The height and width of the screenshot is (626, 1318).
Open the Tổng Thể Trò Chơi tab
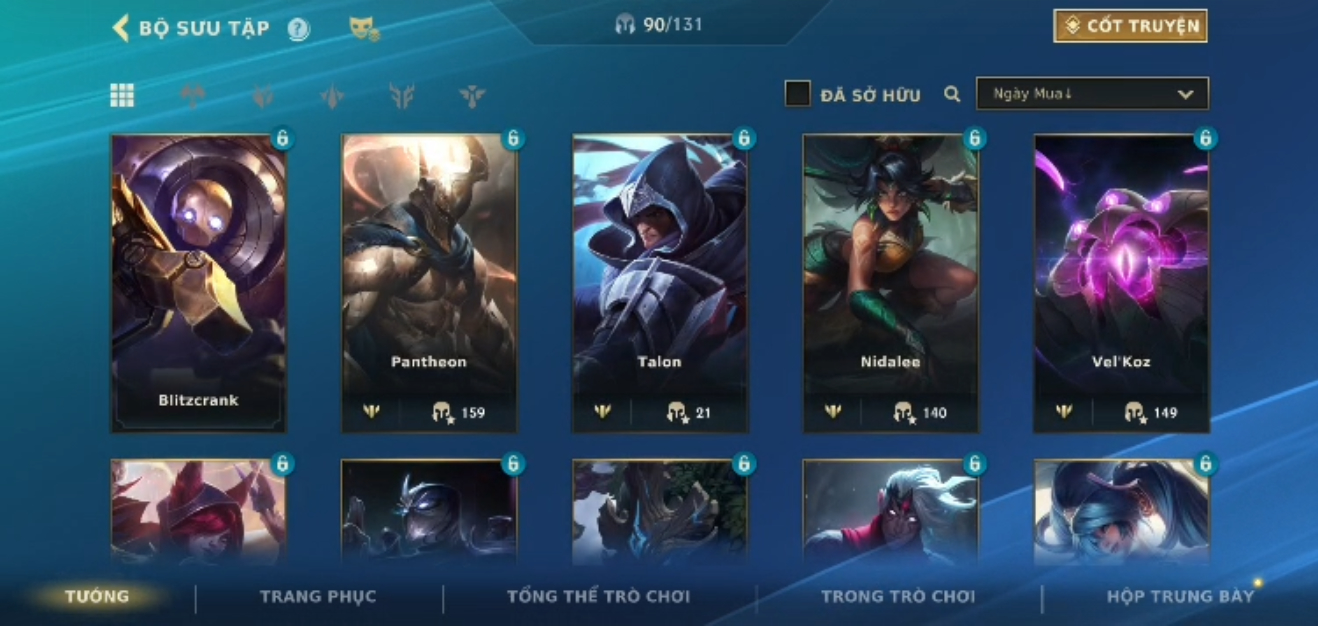click(x=598, y=597)
